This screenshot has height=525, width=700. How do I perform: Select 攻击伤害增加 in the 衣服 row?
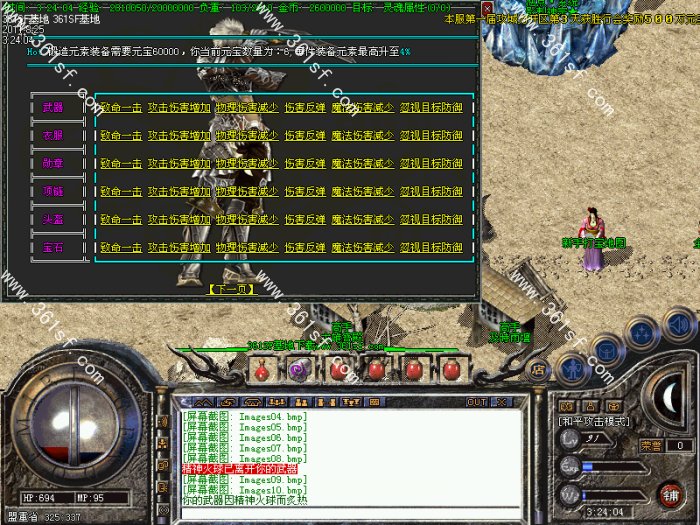179,135
